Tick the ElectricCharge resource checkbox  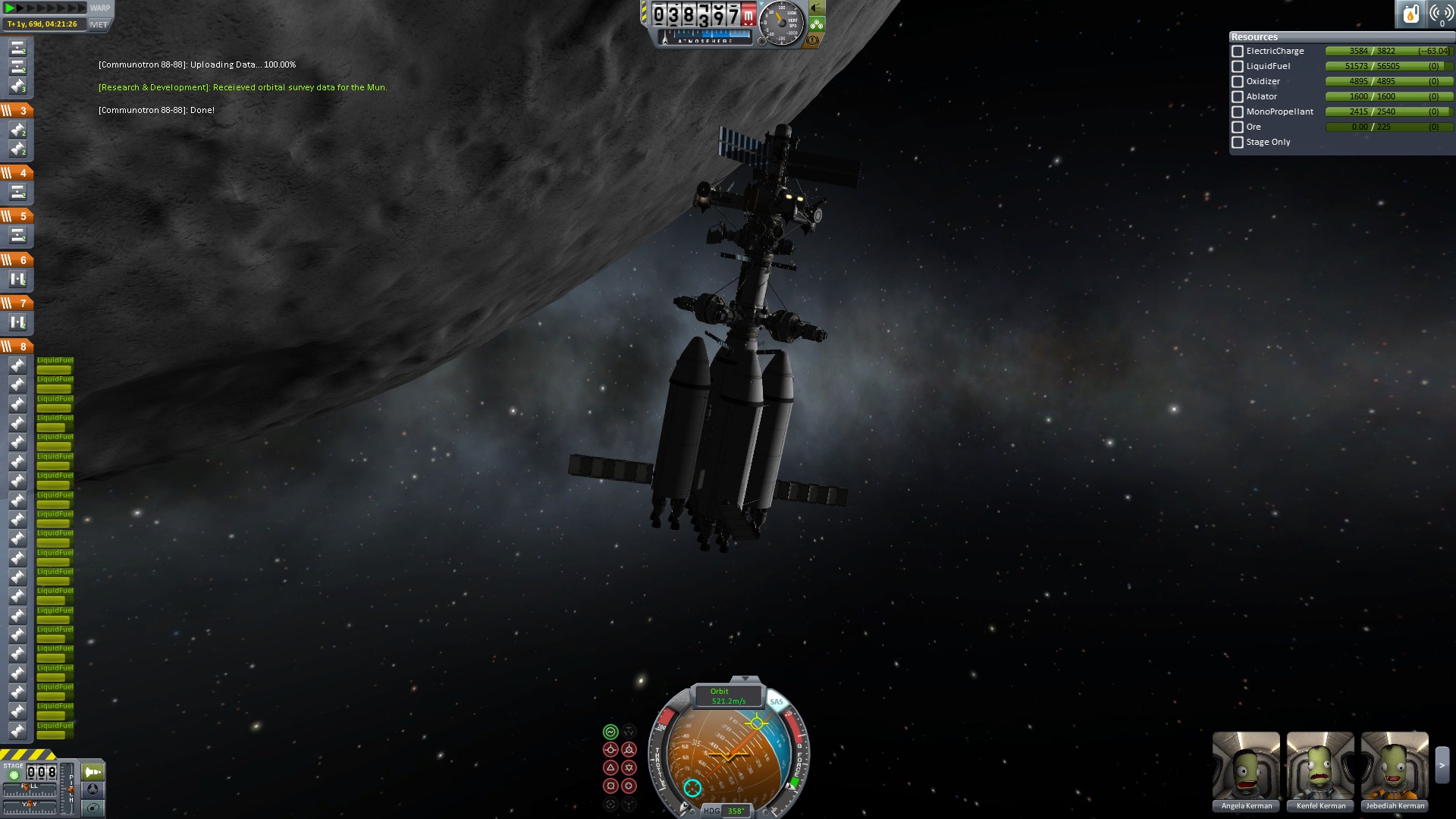[1238, 52]
